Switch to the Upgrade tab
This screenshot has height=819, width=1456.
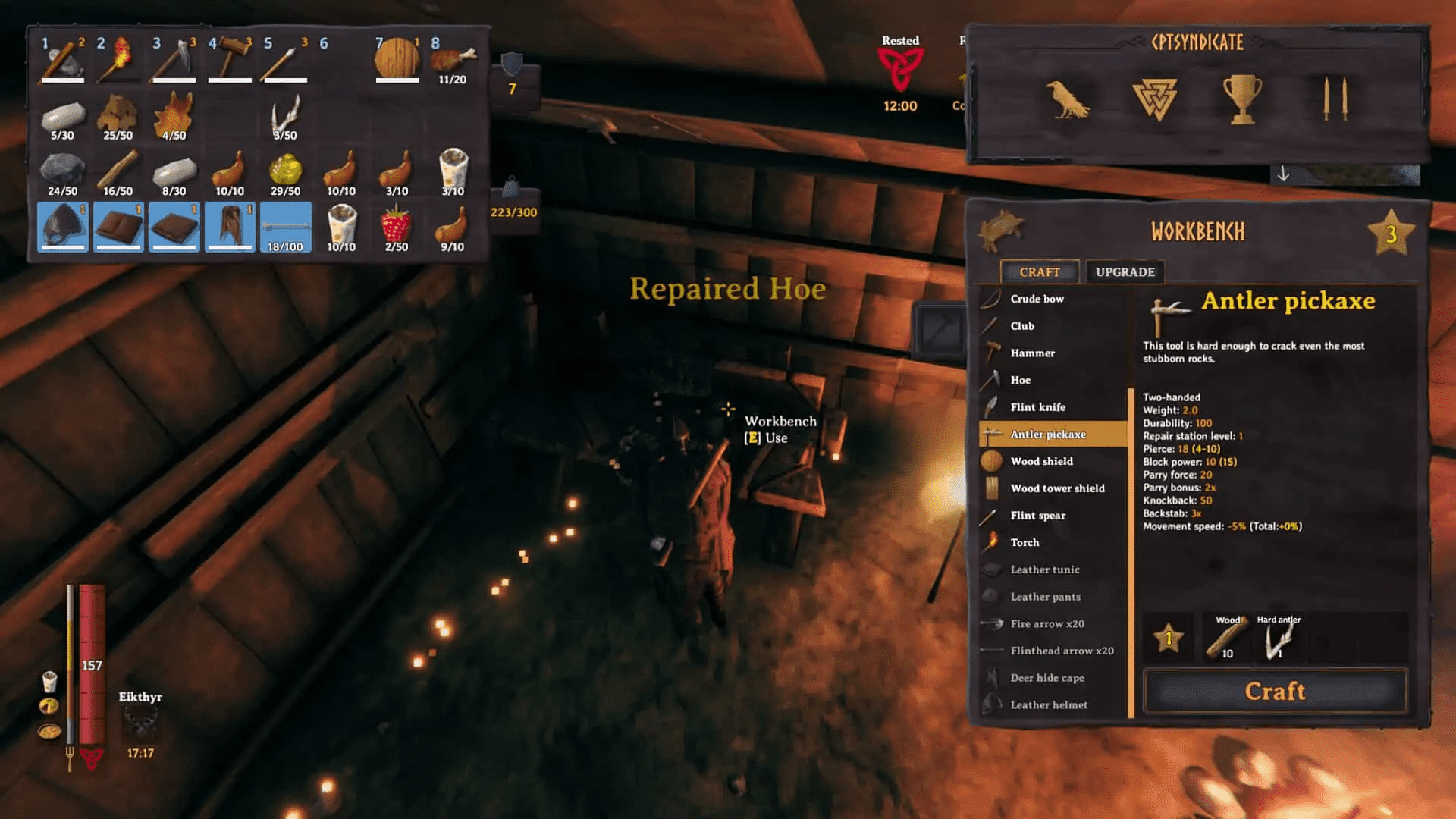(x=1125, y=271)
